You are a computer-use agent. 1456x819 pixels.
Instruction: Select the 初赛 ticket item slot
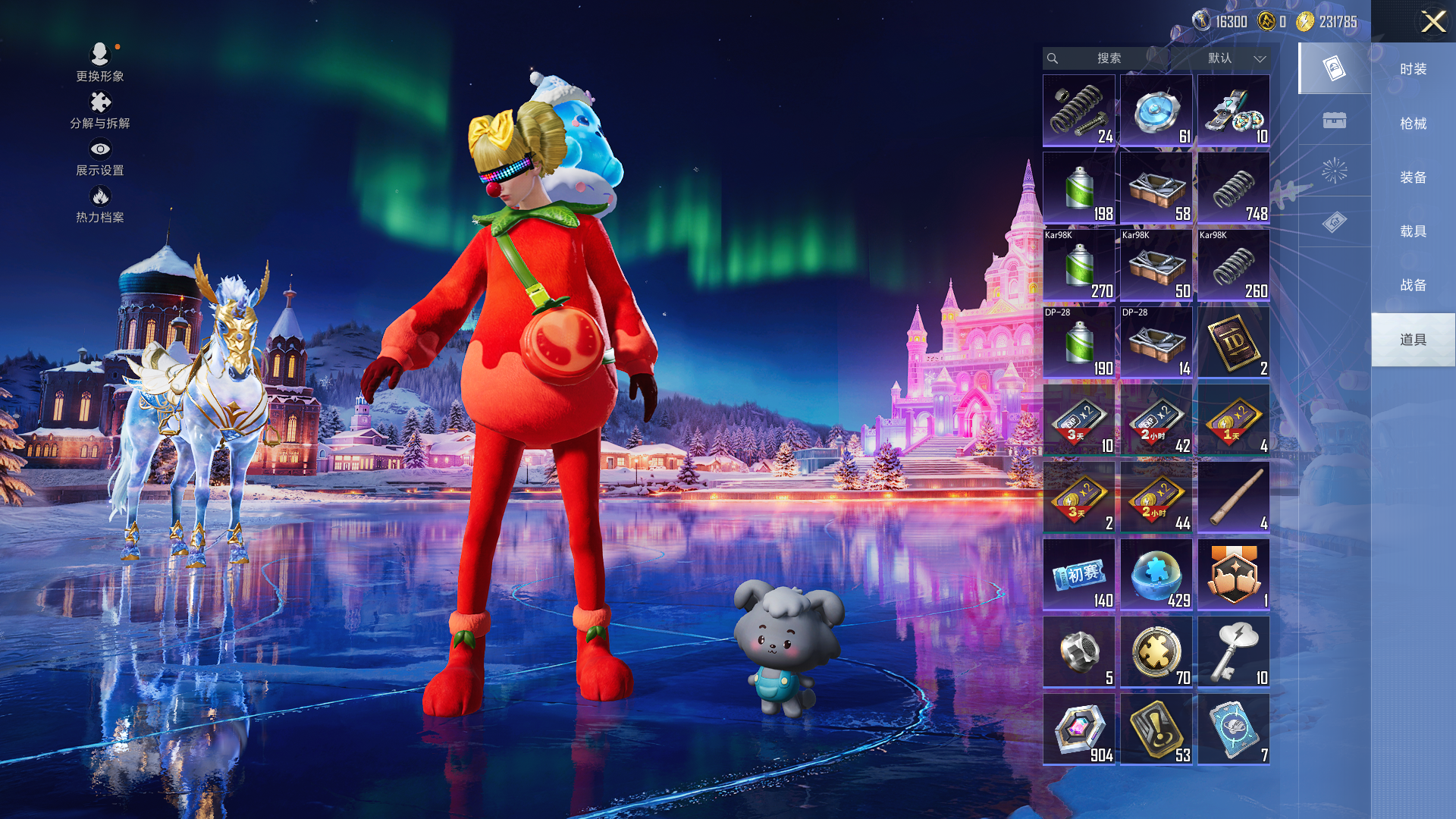point(1078,574)
